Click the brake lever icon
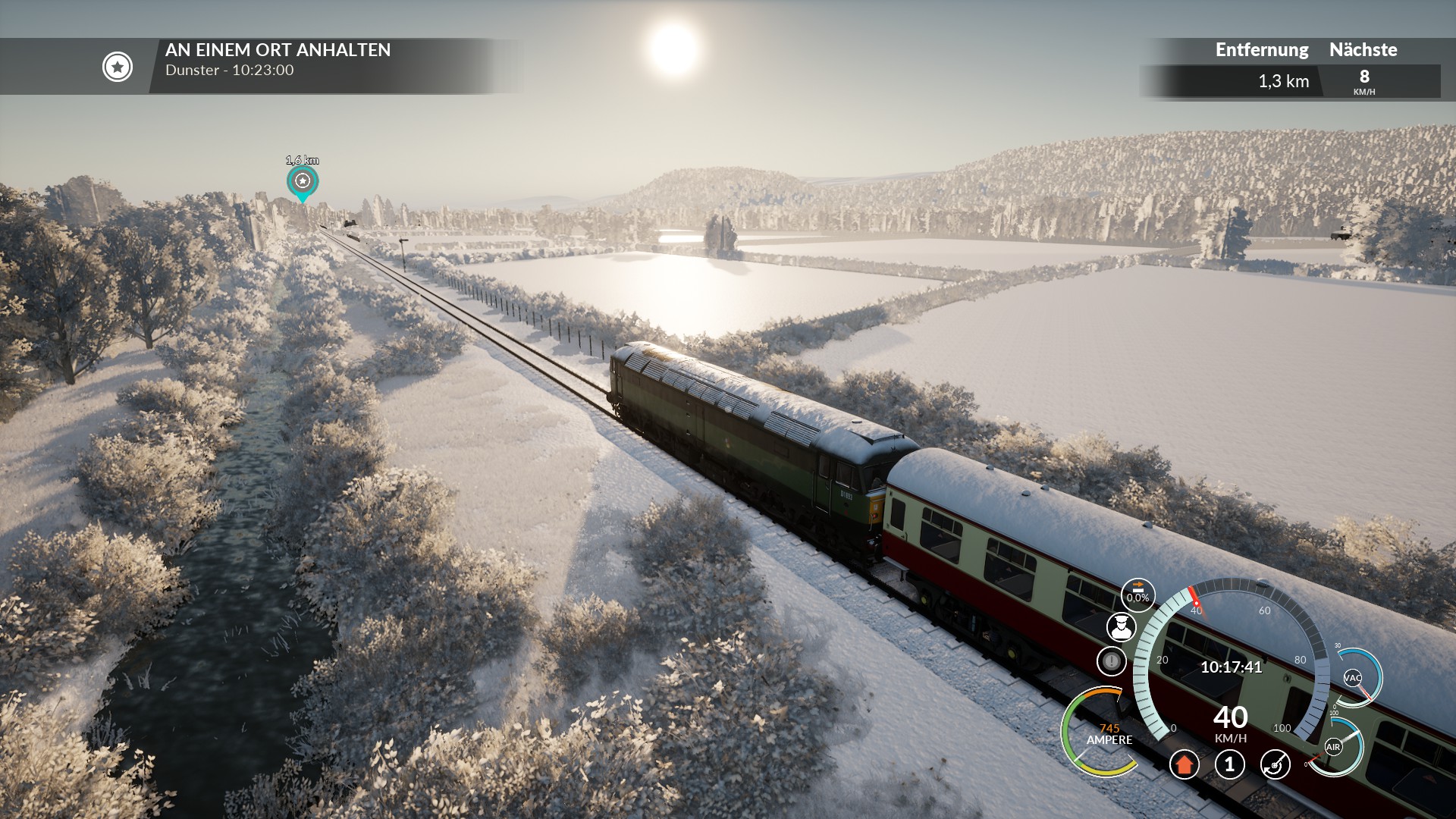 (x=1275, y=764)
